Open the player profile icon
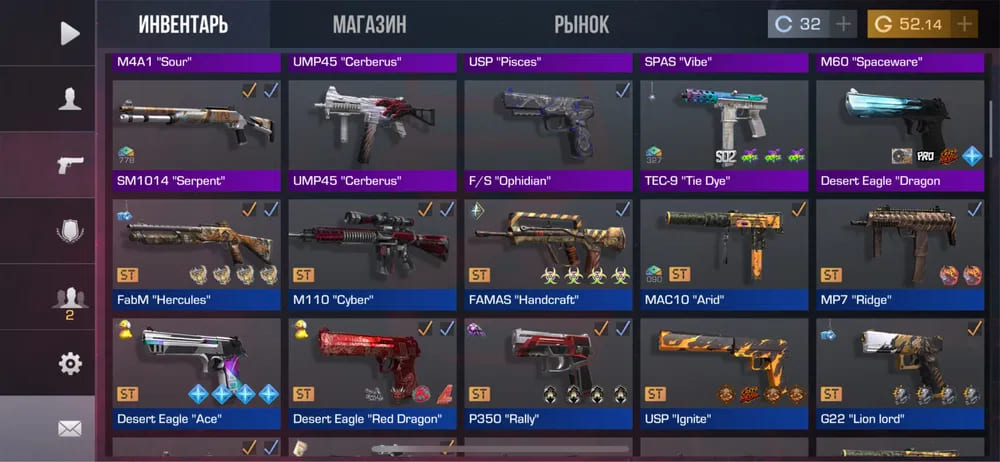This screenshot has height=462, width=1000. click(x=69, y=98)
